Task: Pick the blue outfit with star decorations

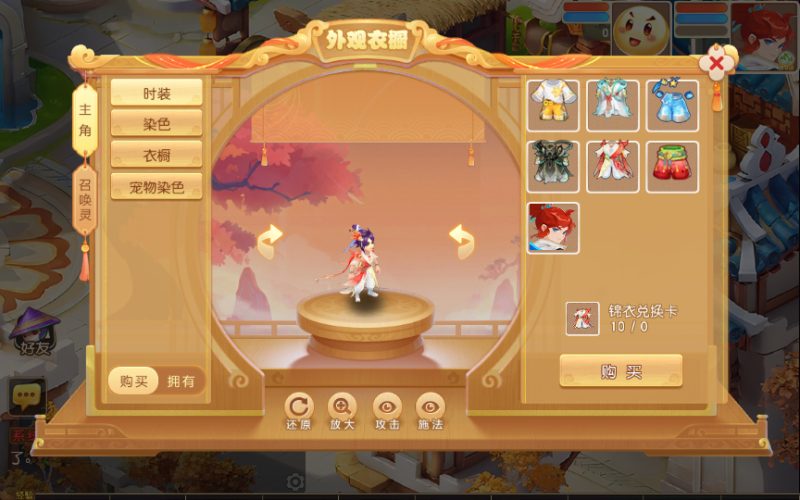Action: 672,105
